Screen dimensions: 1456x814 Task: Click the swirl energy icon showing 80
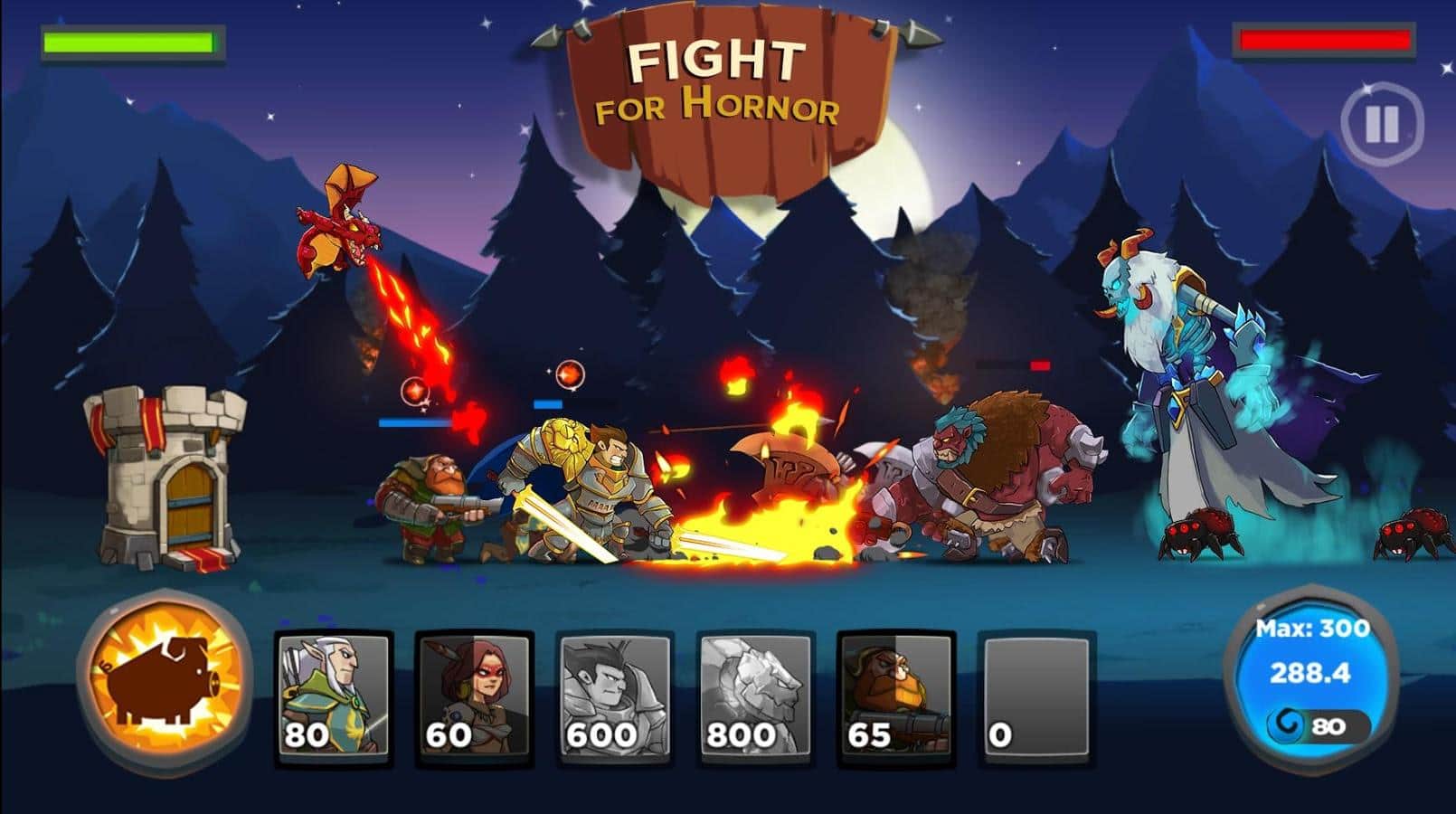pyautogui.click(x=1320, y=725)
